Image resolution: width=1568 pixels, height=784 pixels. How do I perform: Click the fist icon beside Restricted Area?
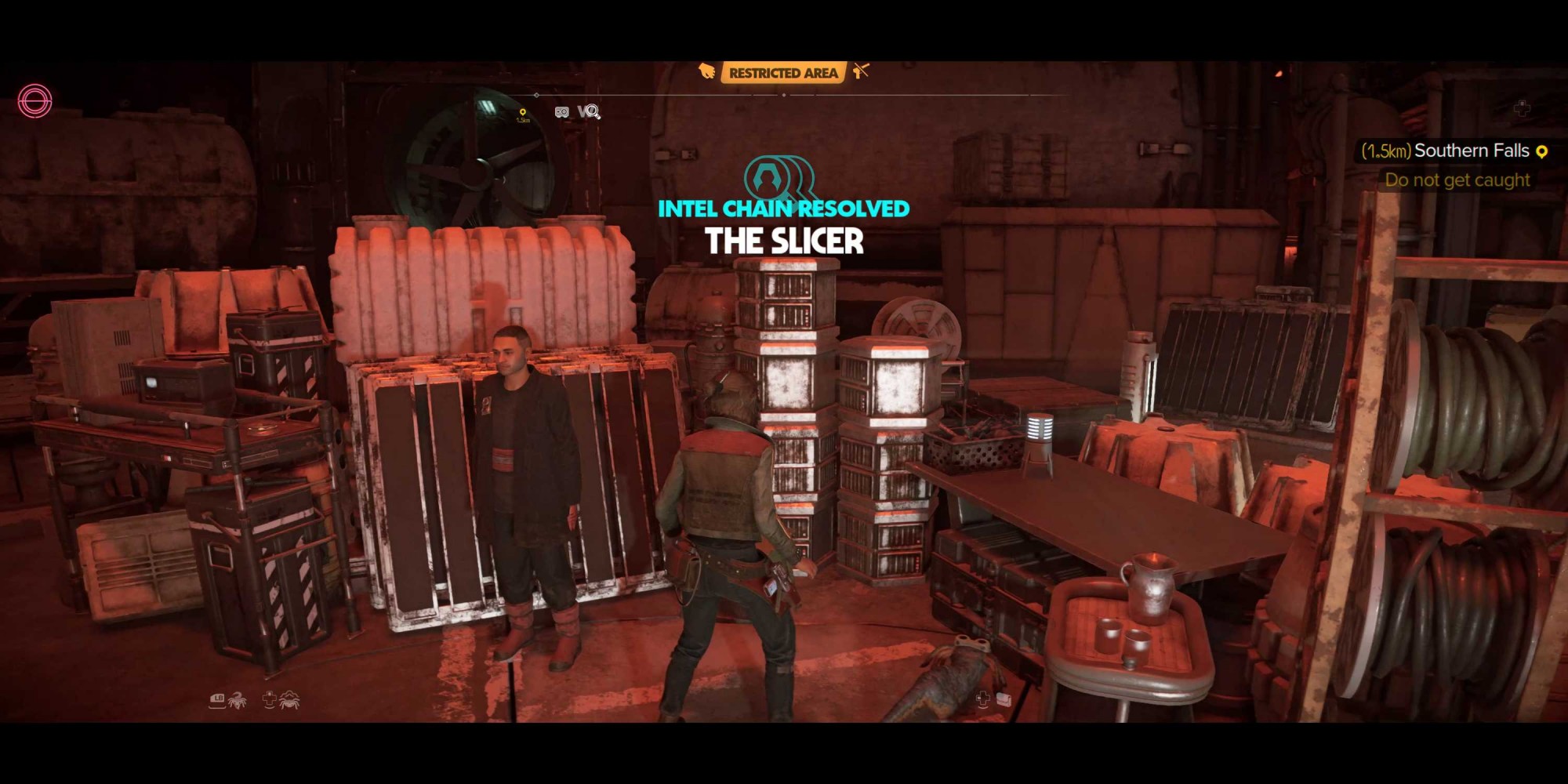(707, 72)
